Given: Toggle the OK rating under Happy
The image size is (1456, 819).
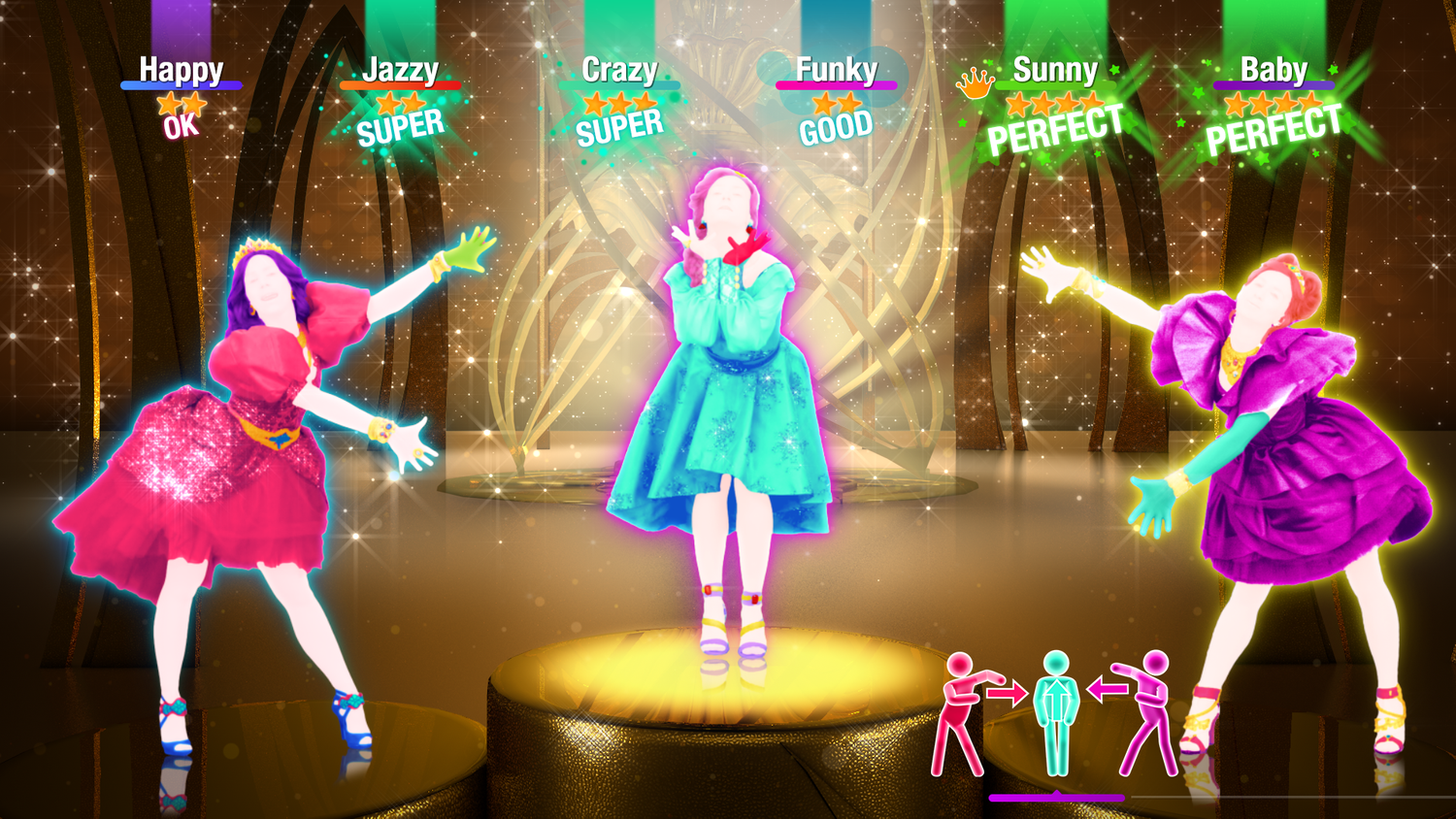Looking at the screenshot, I should [x=179, y=128].
